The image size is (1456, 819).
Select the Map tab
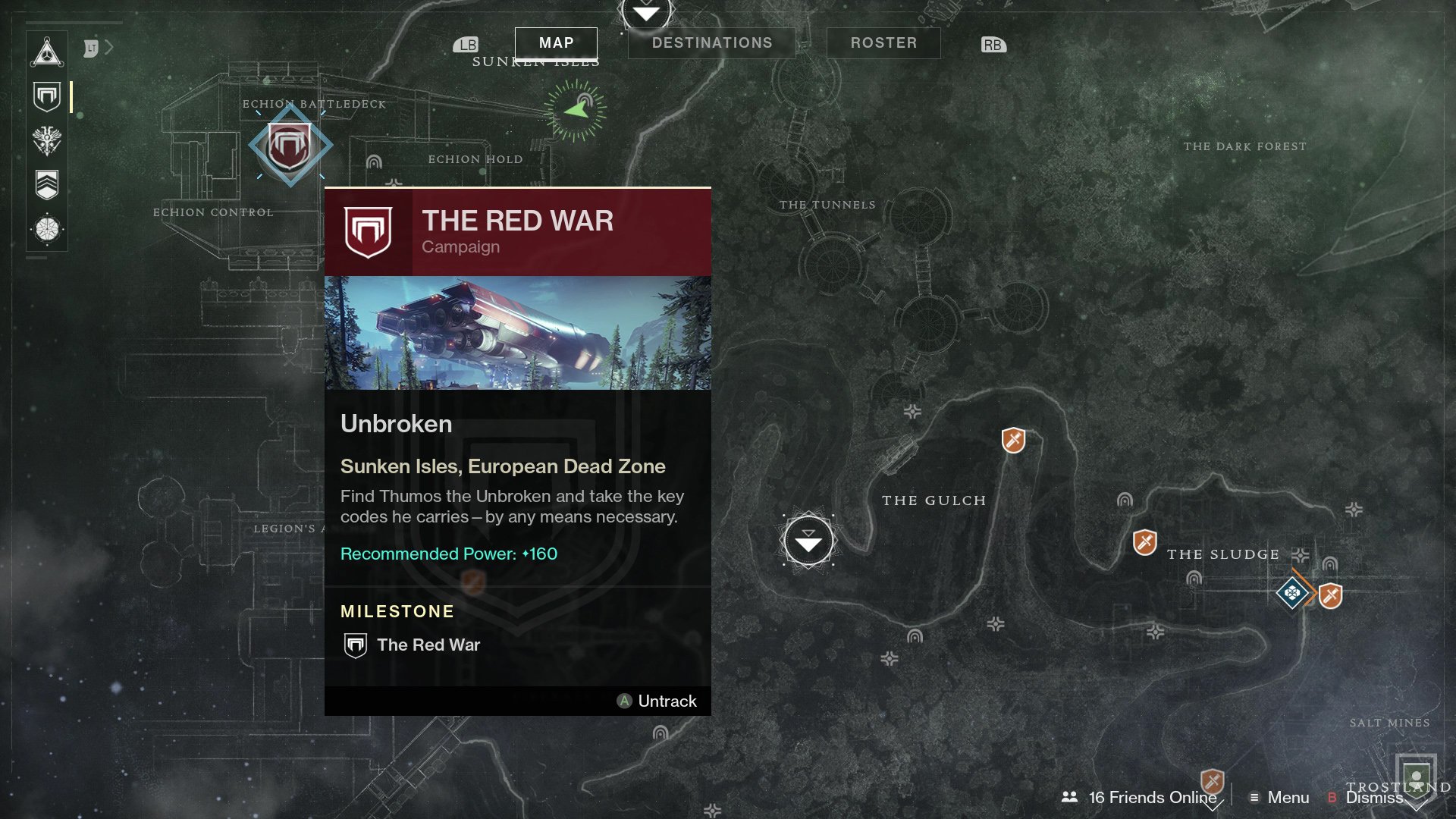(556, 43)
